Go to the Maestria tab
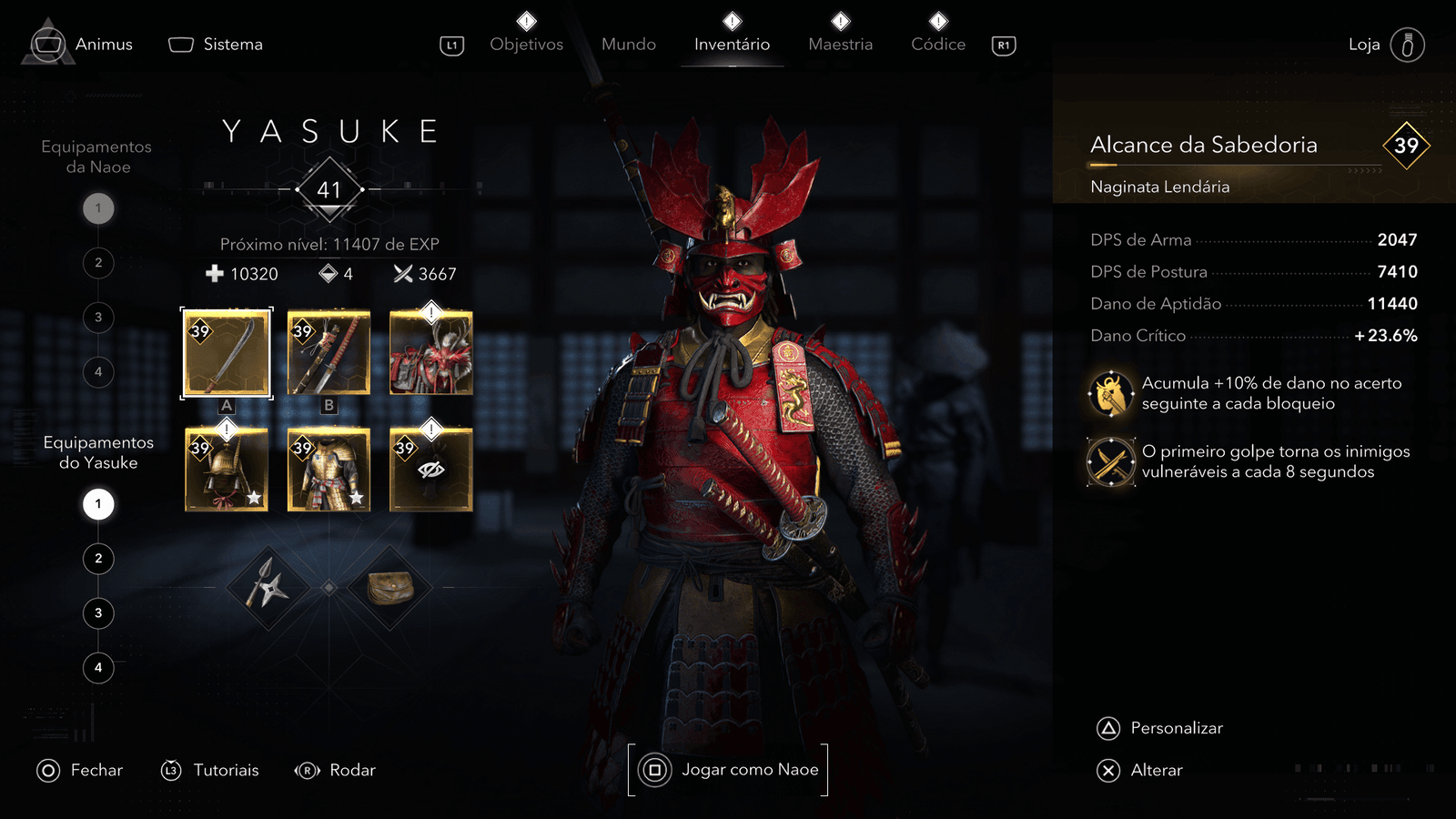The image size is (1456, 819). coord(840,44)
